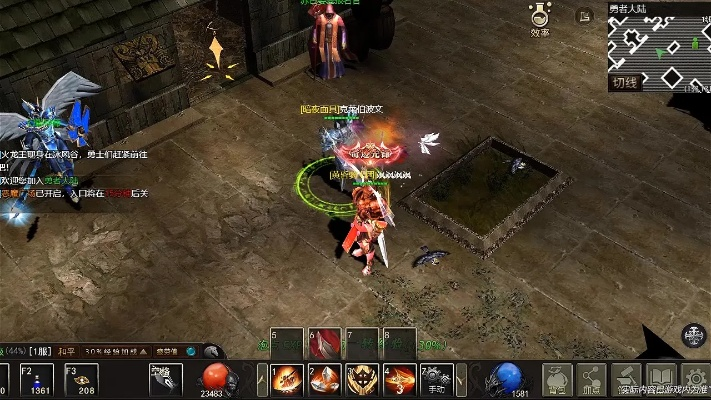
Task: Toggle the 手动 manual mode button
Action: pos(437,379)
